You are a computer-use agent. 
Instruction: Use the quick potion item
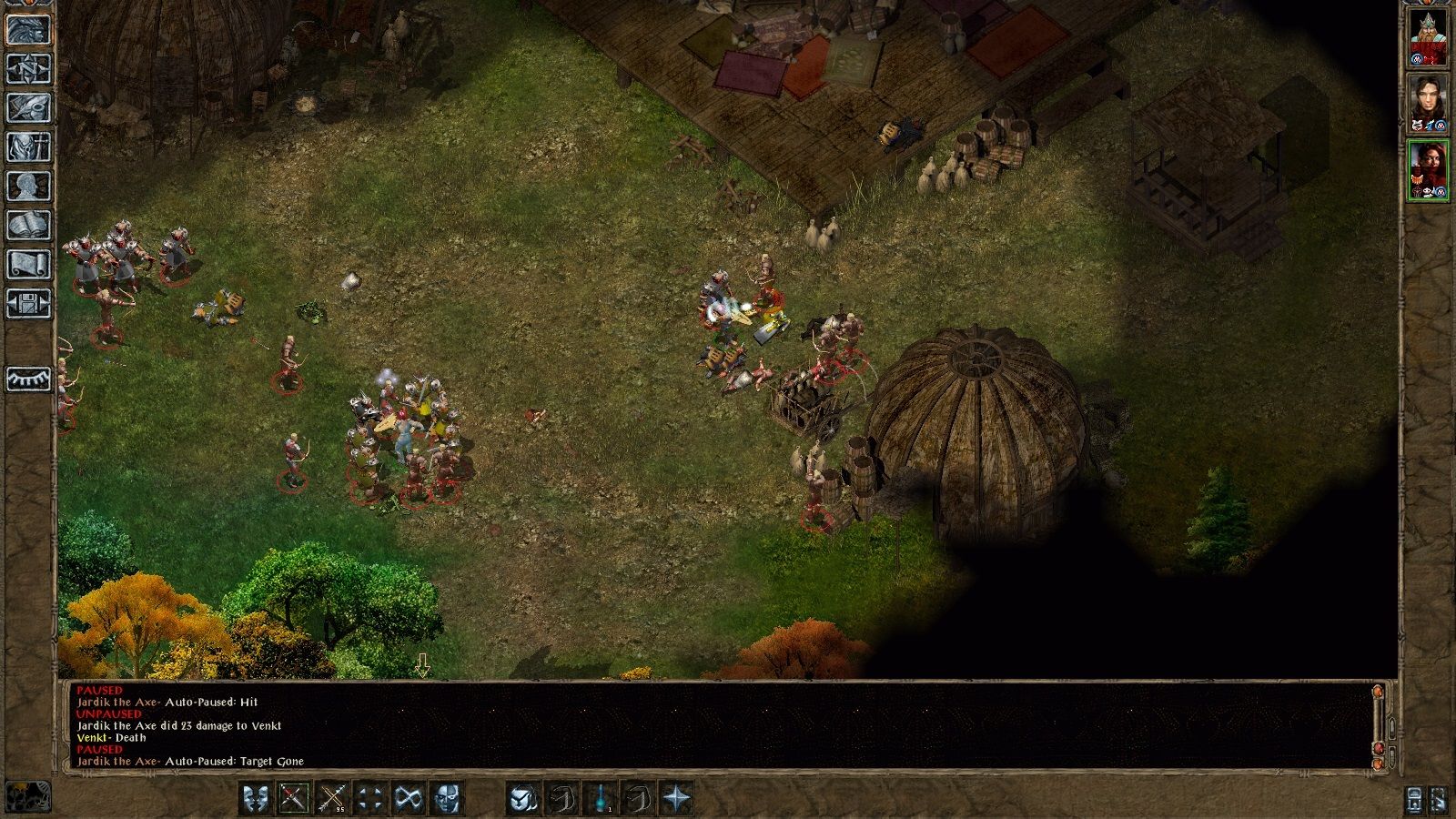[x=602, y=797]
